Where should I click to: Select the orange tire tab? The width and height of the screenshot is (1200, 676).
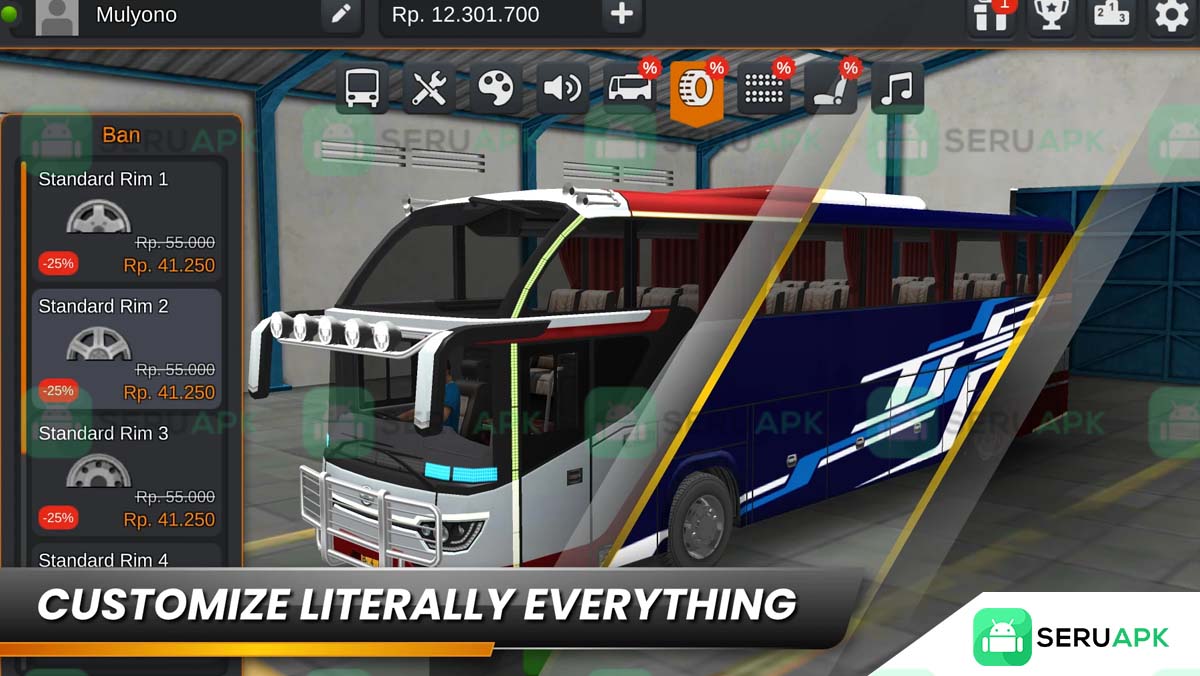pos(697,90)
